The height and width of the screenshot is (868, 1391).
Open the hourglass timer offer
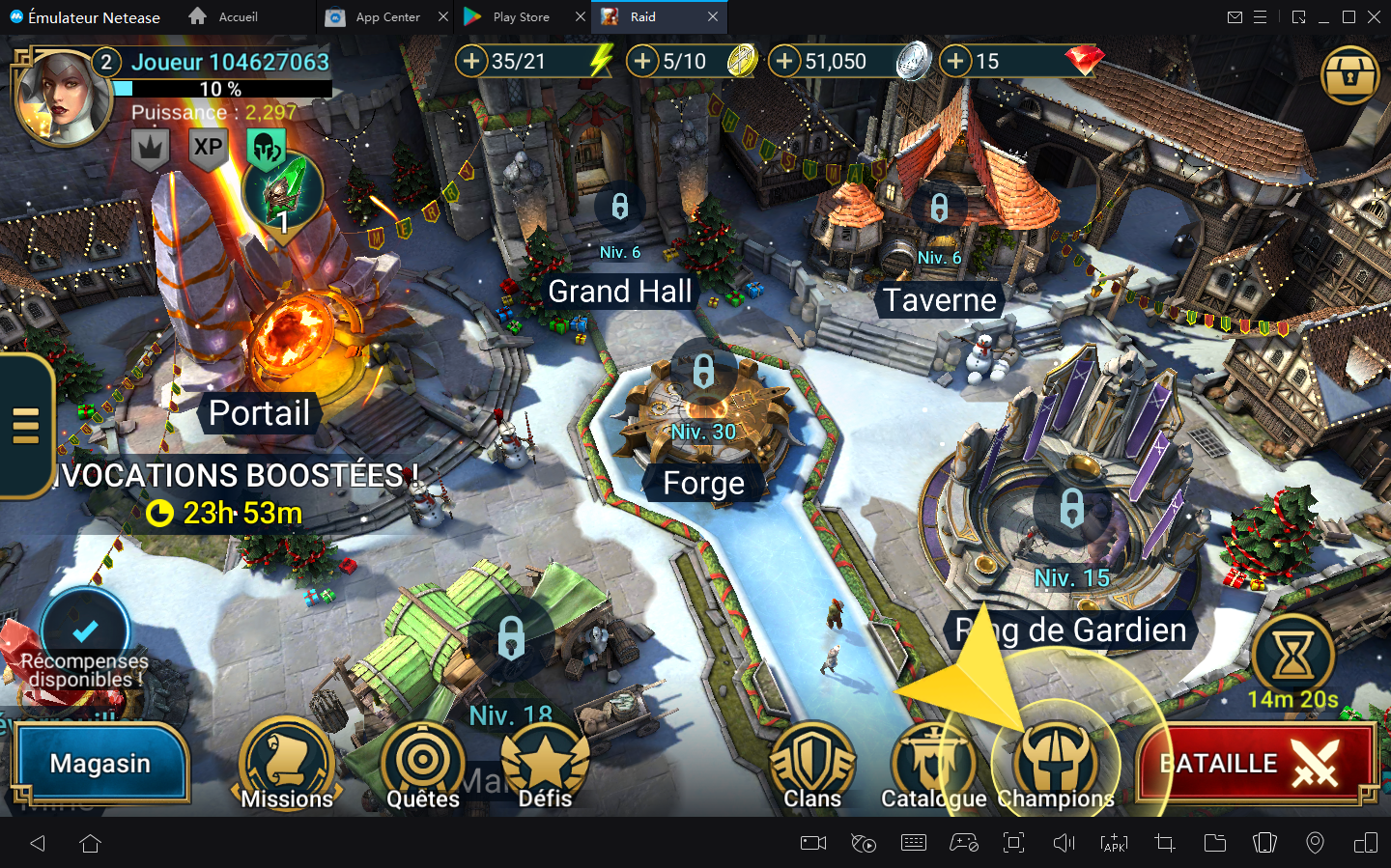point(1292,657)
